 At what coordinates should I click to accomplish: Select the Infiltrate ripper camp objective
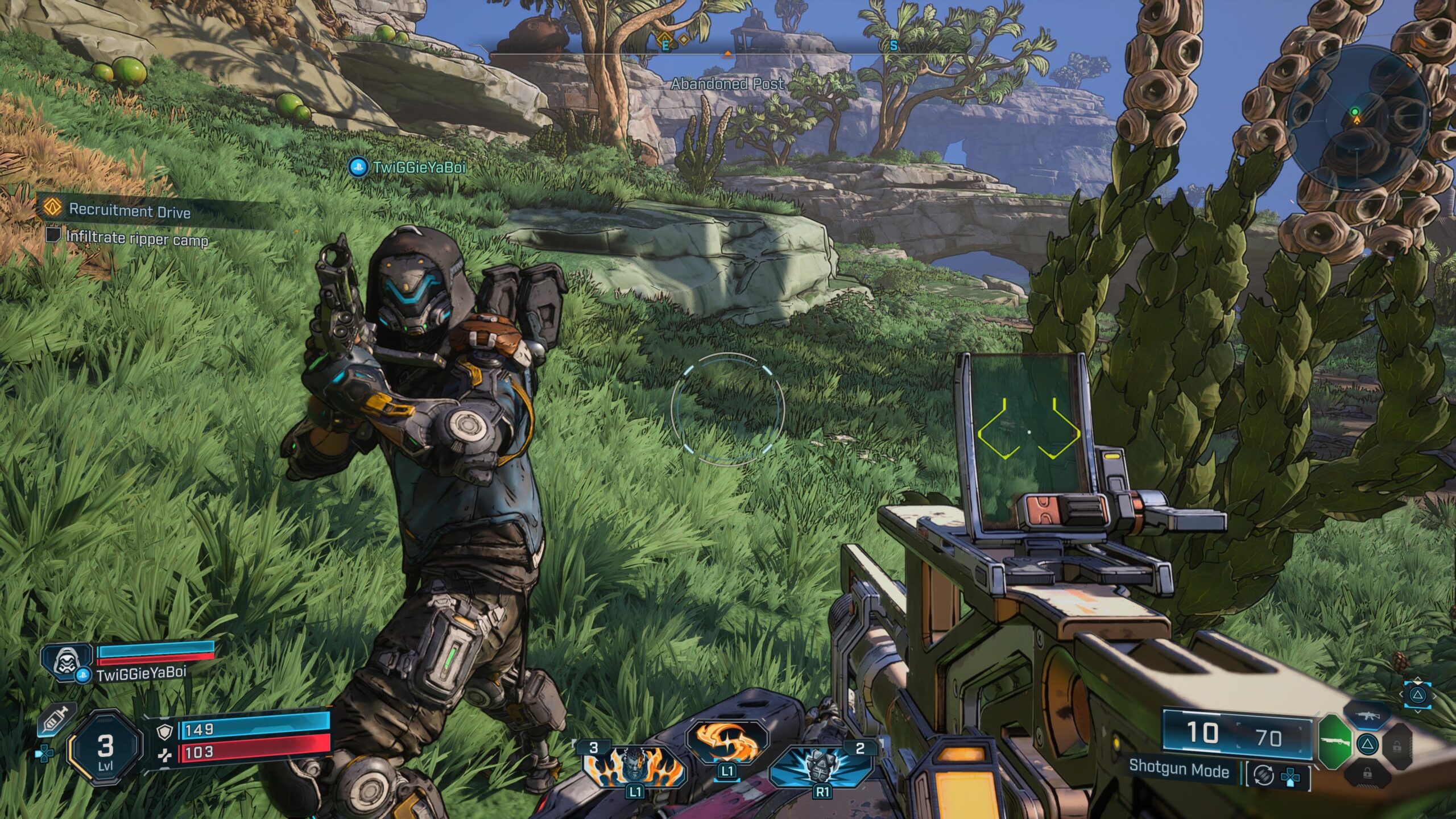136,238
